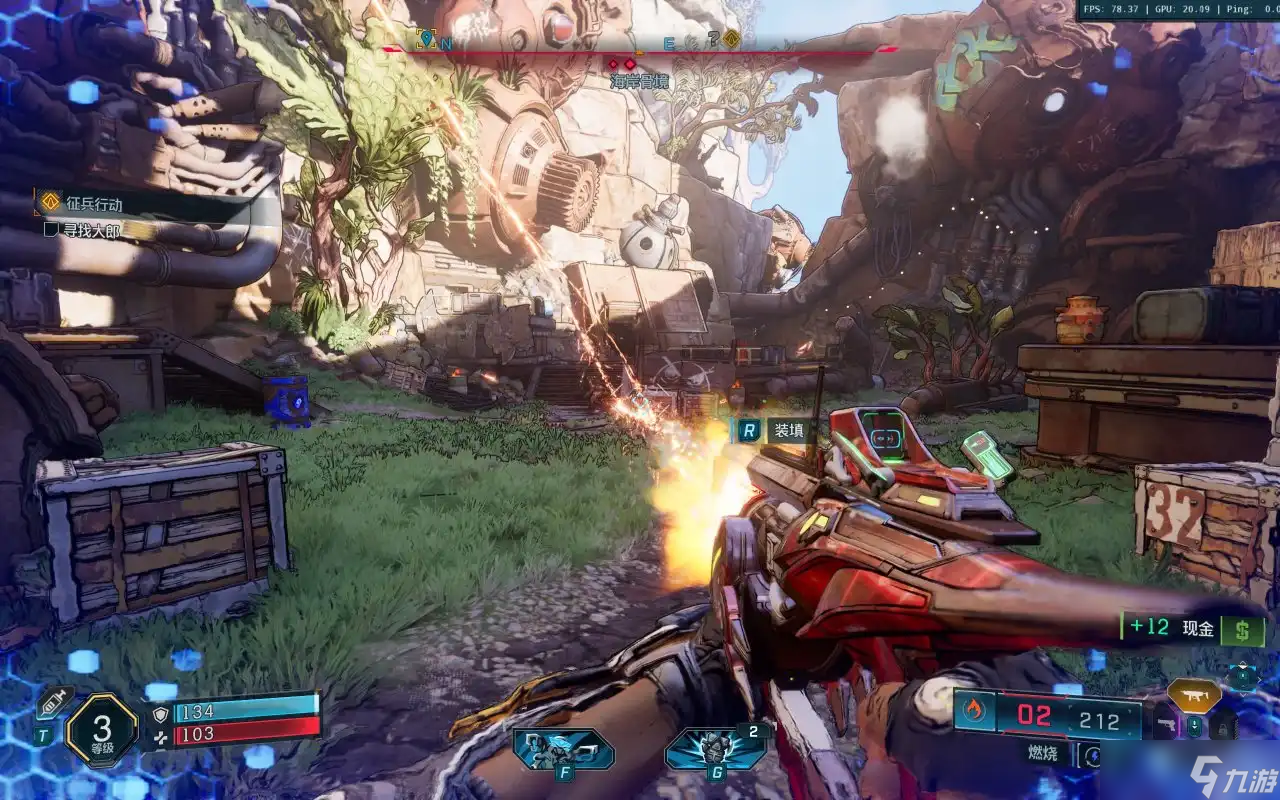Viewport: 1280px width, 800px height.
Task: Click the green cash pickup dollar icon
Action: (x=1243, y=630)
